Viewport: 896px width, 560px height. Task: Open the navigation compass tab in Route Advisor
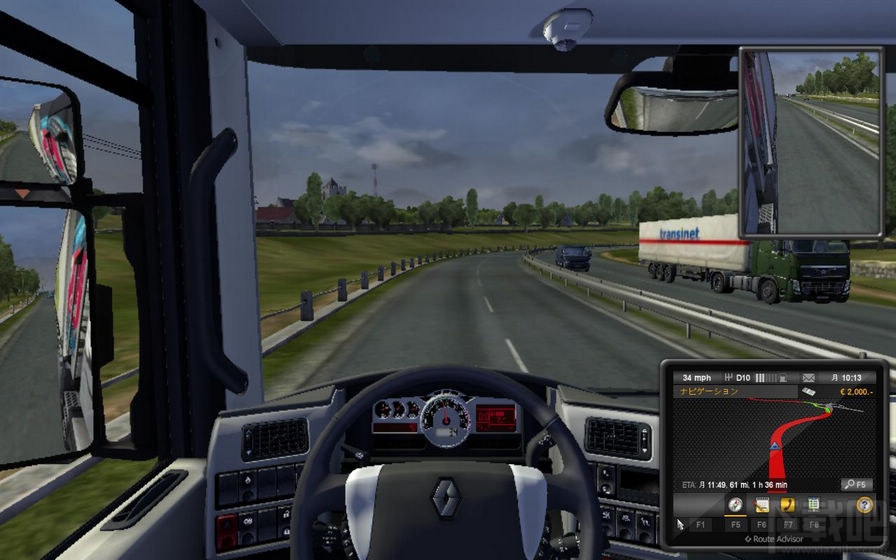pyautogui.click(x=736, y=505)
